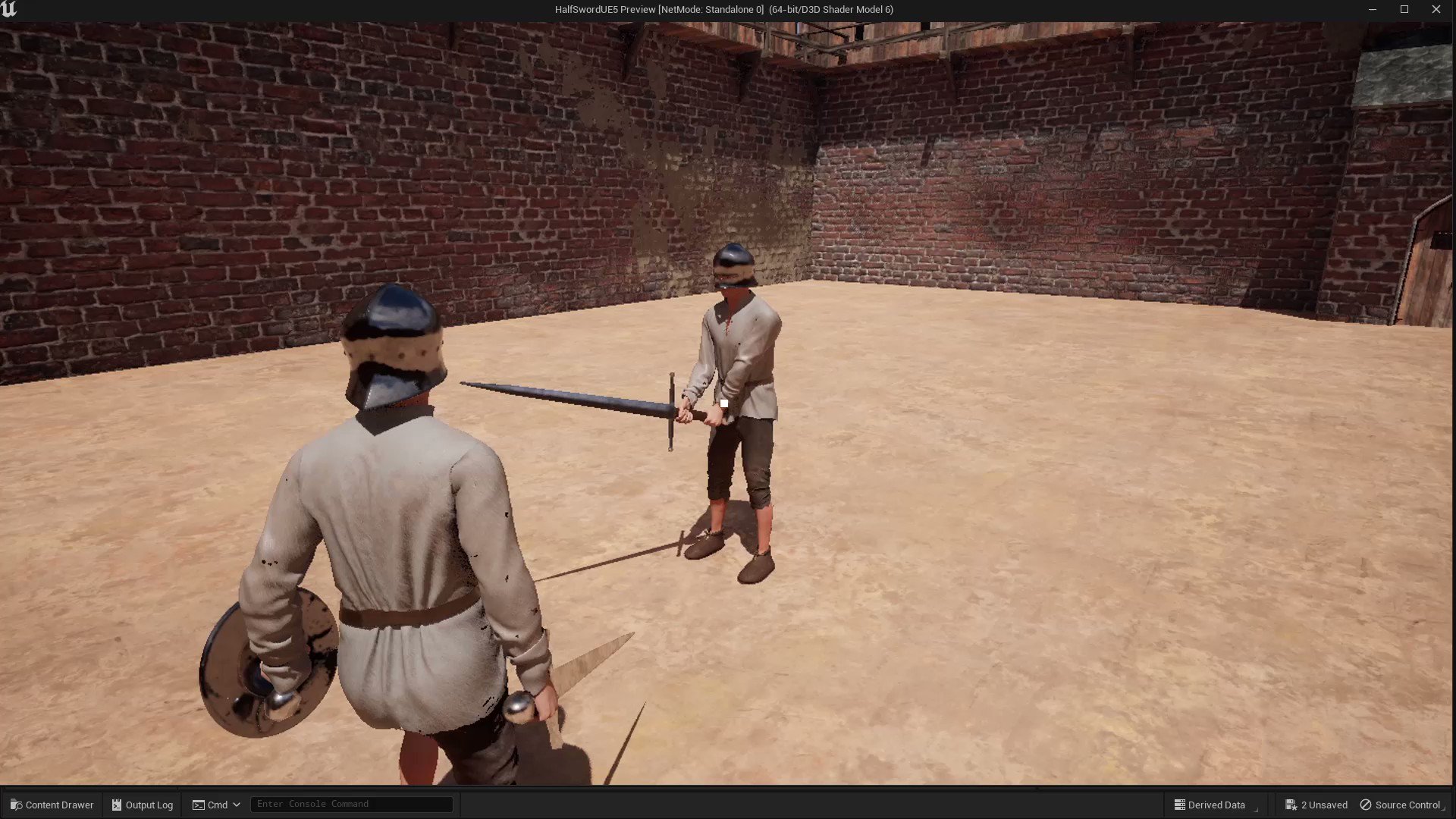Image resolution: width=1456 pixels, height=819 pixels.
Task: Click the Enter Console Command field
Action: pyautogui.click(x=351, y=804)
